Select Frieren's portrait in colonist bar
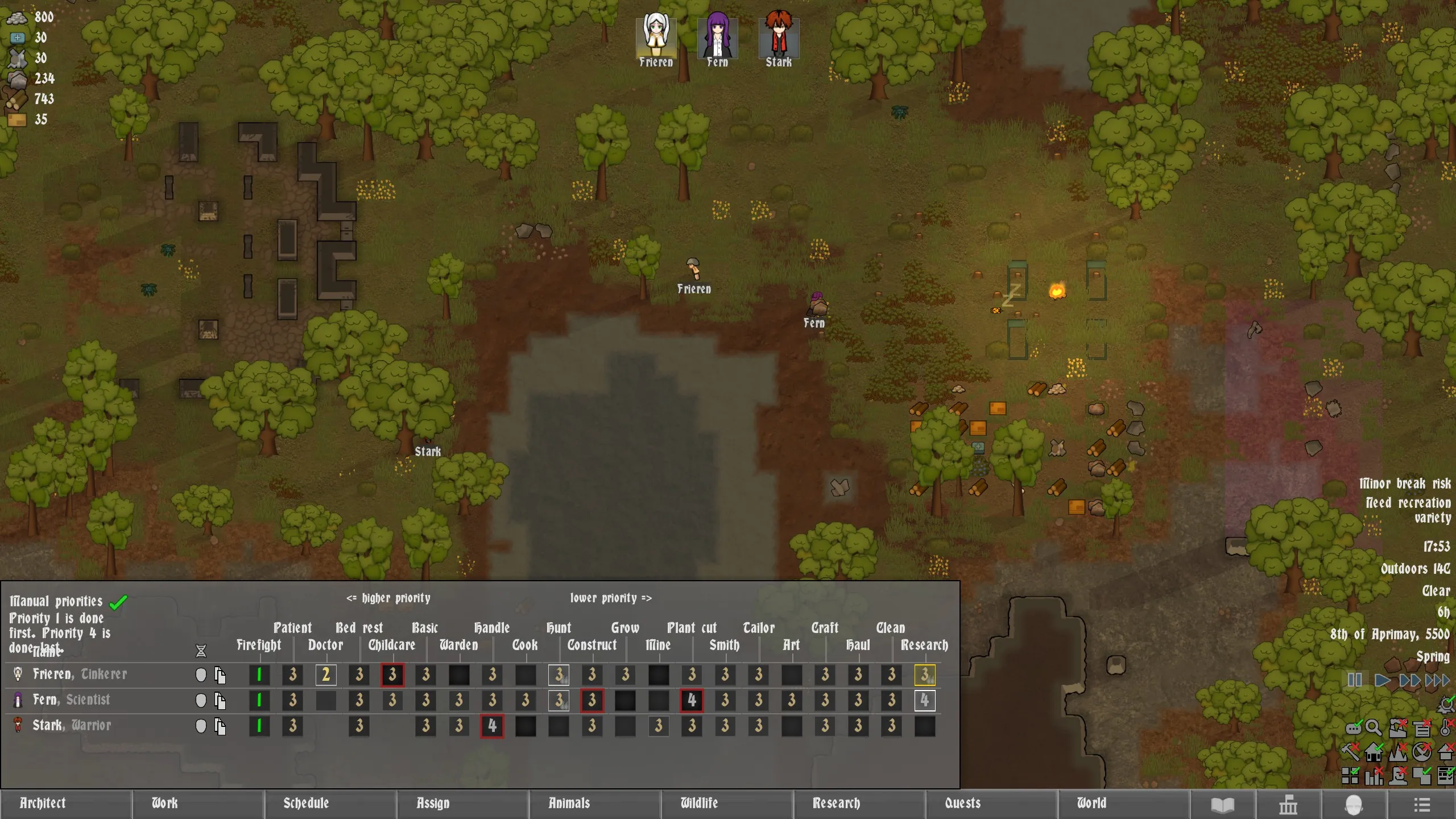The image size is (1456, 819). [x=656, y=38]
